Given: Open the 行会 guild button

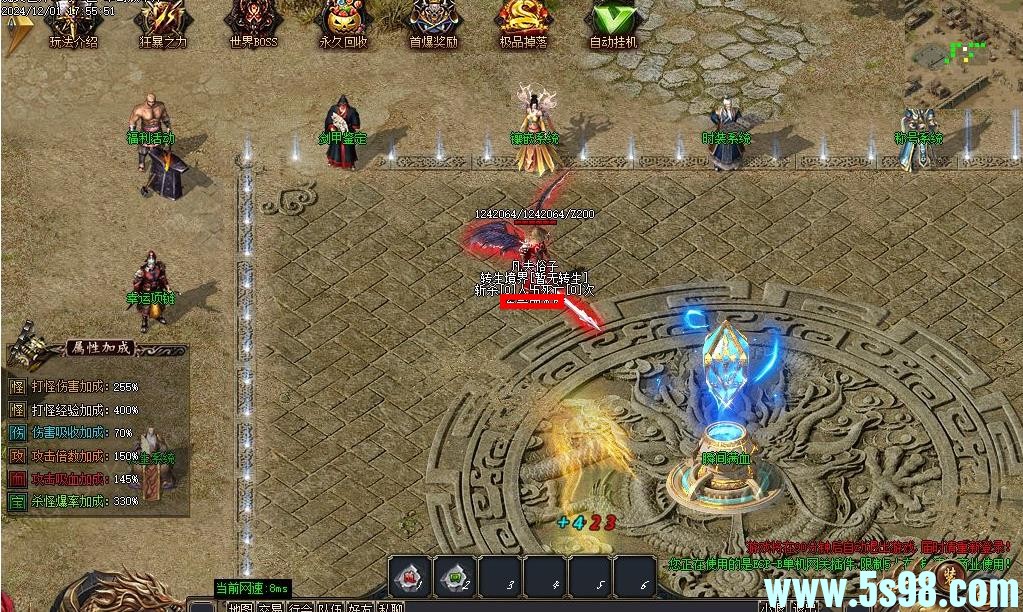Looking at the screenshot, I should (300, 606).
